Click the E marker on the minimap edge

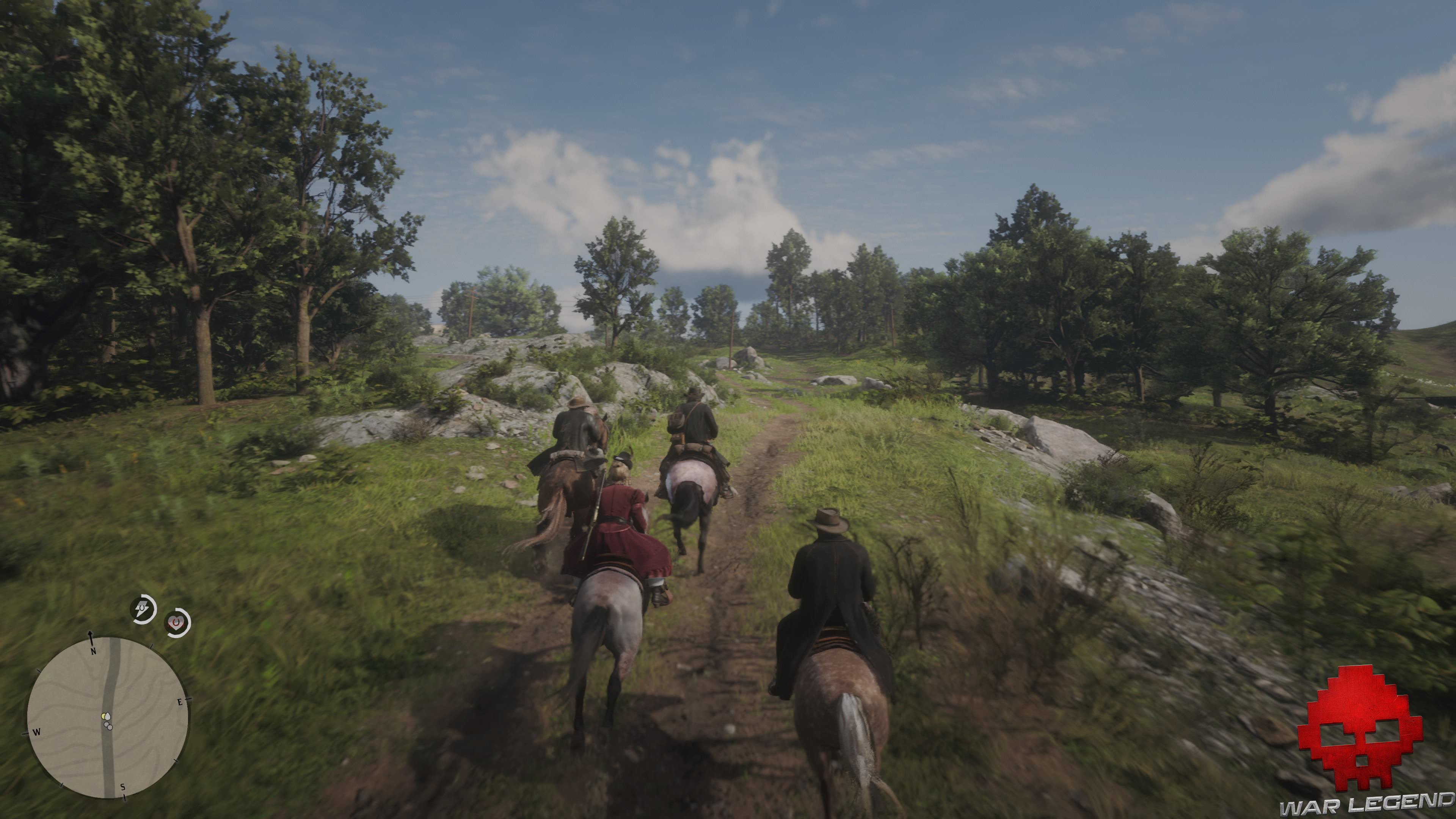180,702
